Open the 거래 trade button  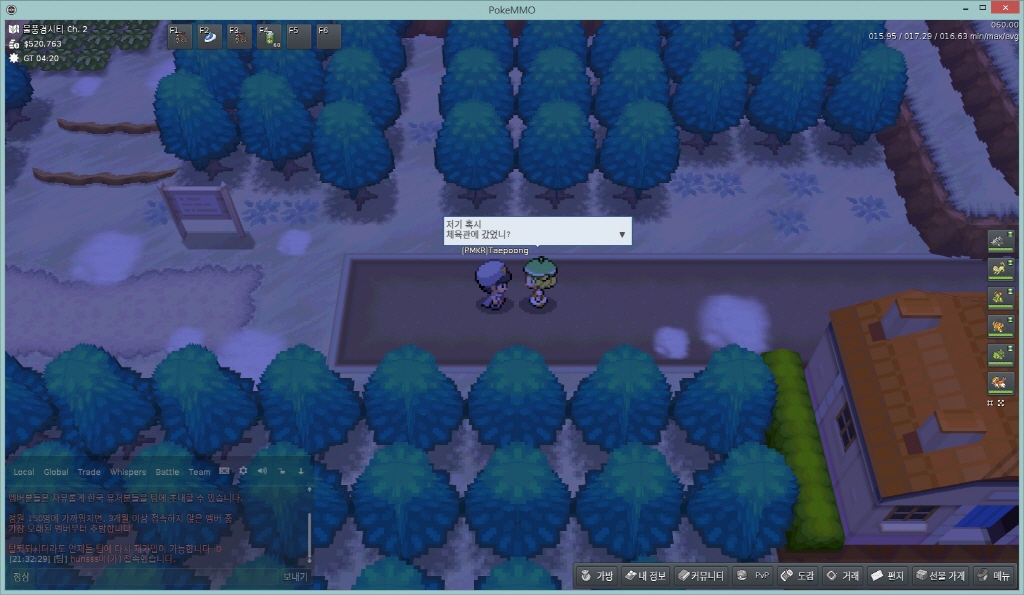(843, 576)
